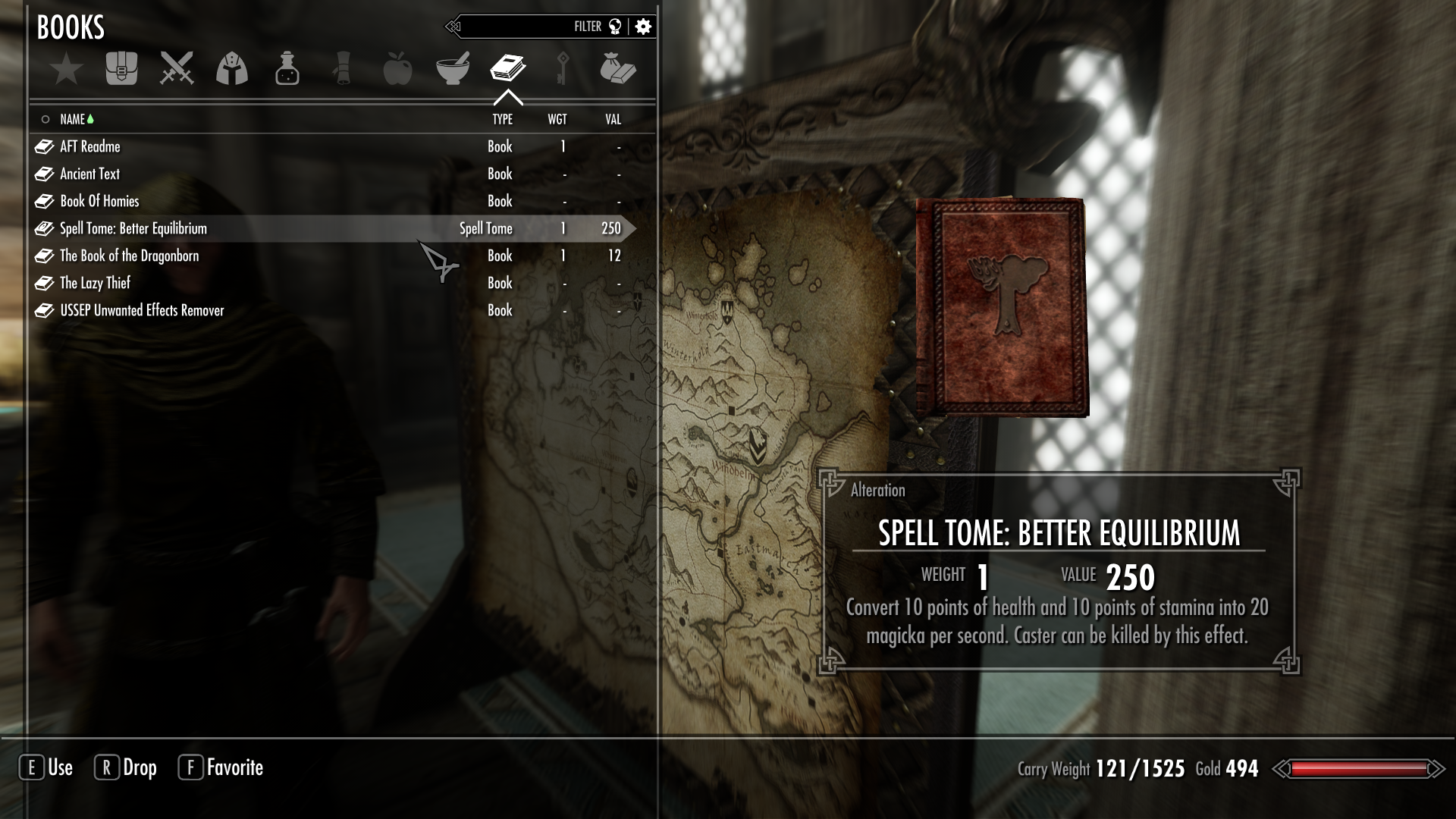1456x819 pixels.
Task: Switch to the Misc pouch category
Action: tap(617, 69)
